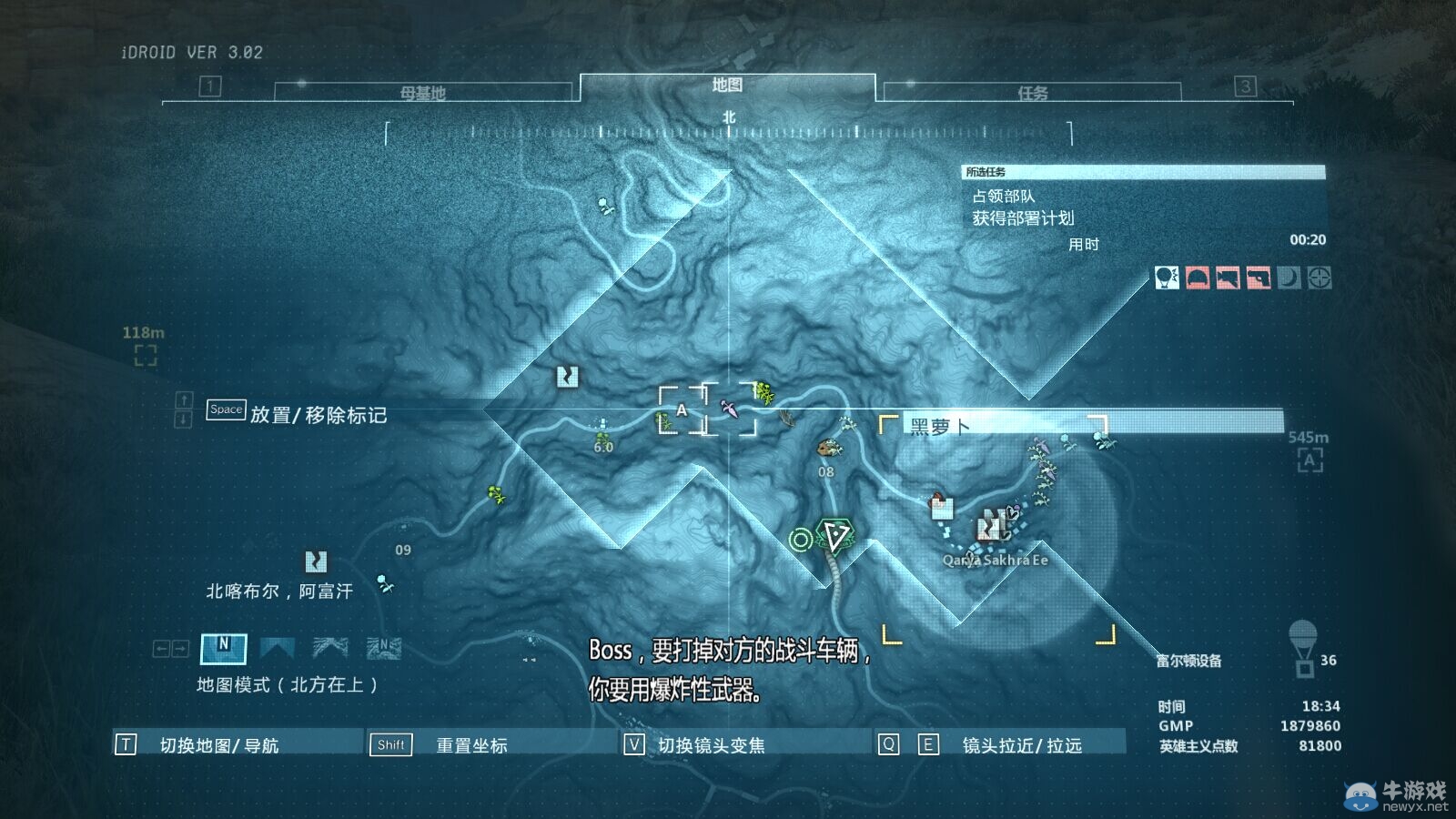This screenshot has width=1456, height=819.
Task: Switch to the 母基地 tab
Action: (x=421, y=90)
